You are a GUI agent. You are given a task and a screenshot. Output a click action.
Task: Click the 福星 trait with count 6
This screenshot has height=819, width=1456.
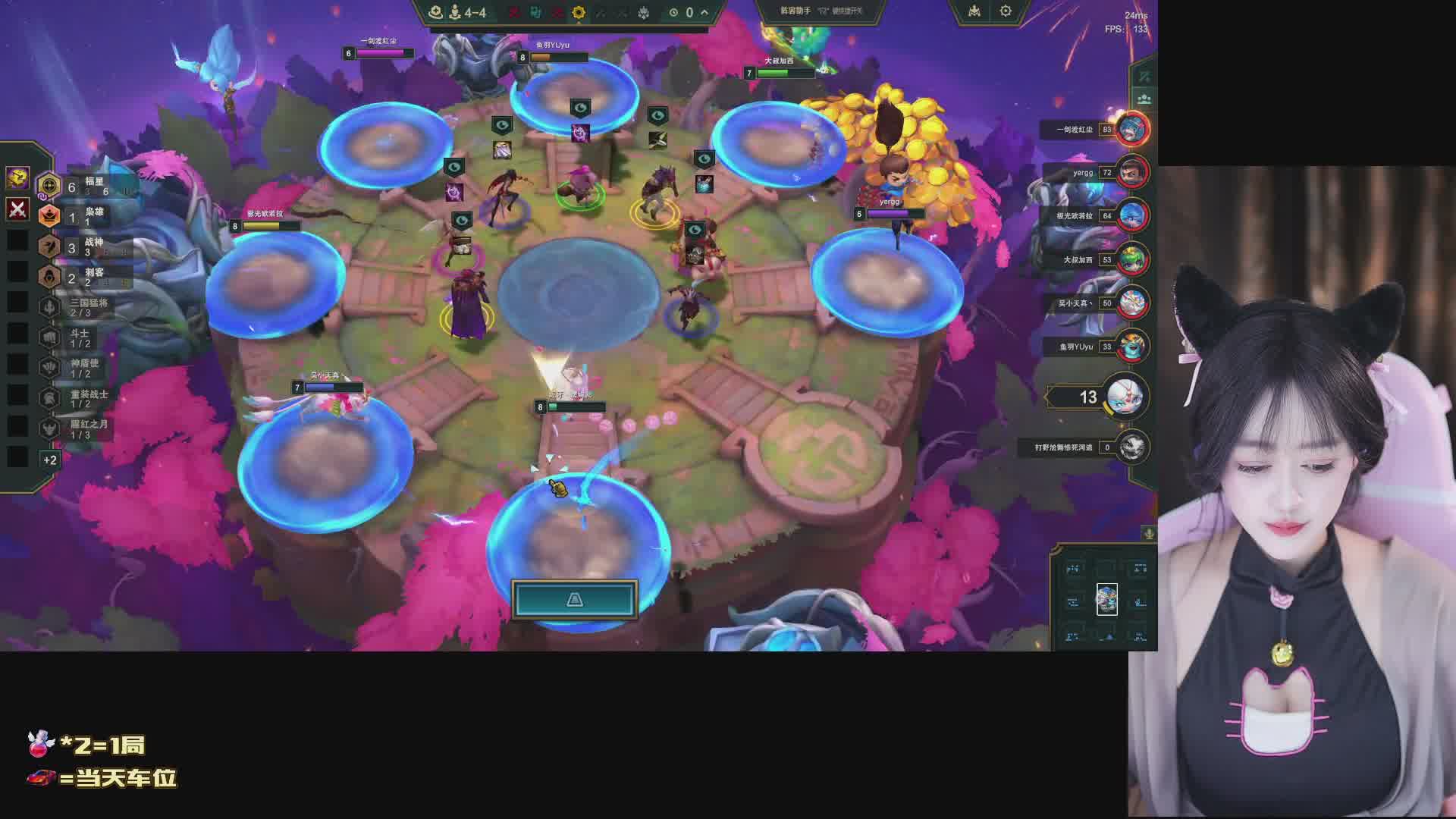point(83,186)
